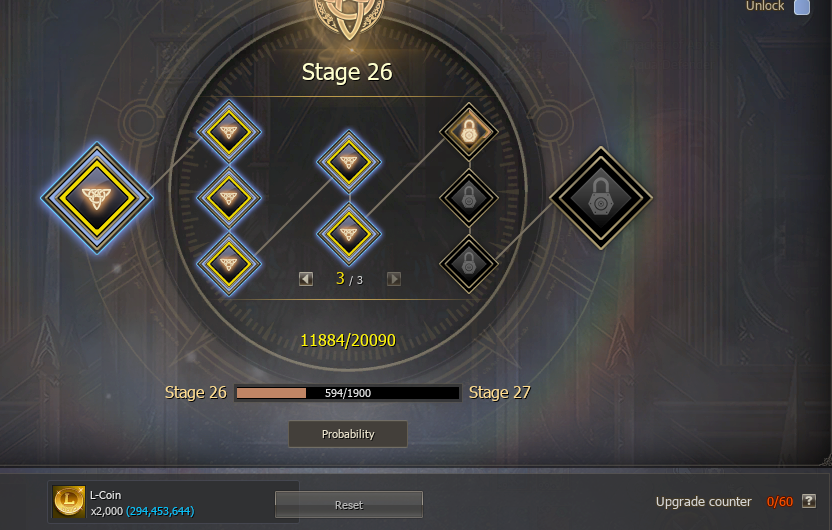Toggle the Unlock checkbox
The height and width of the screenshot is (530, 832).
(802, 7)
